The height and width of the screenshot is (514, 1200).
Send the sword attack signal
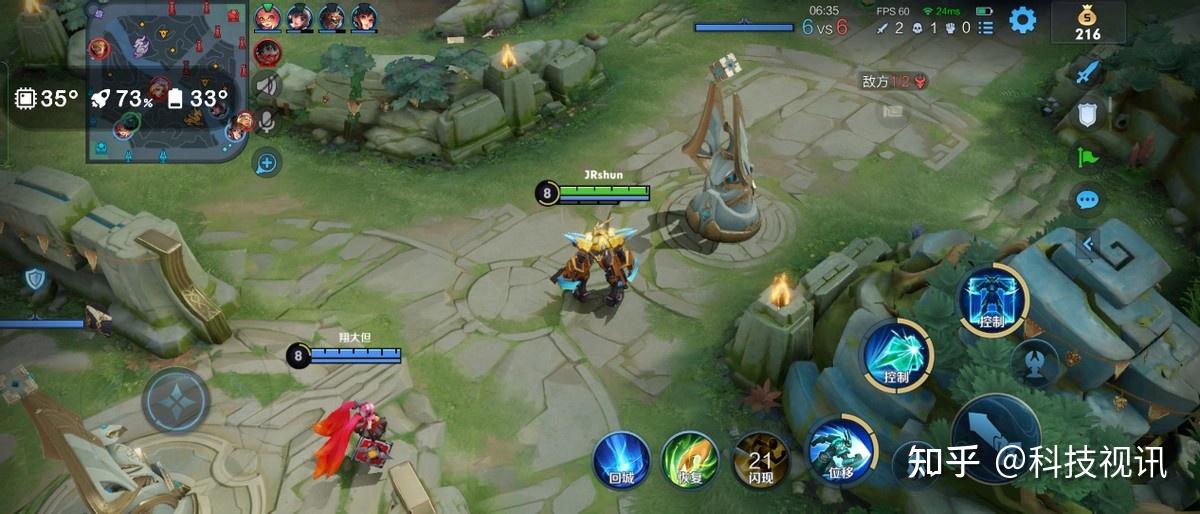[x=1087, y=71]
